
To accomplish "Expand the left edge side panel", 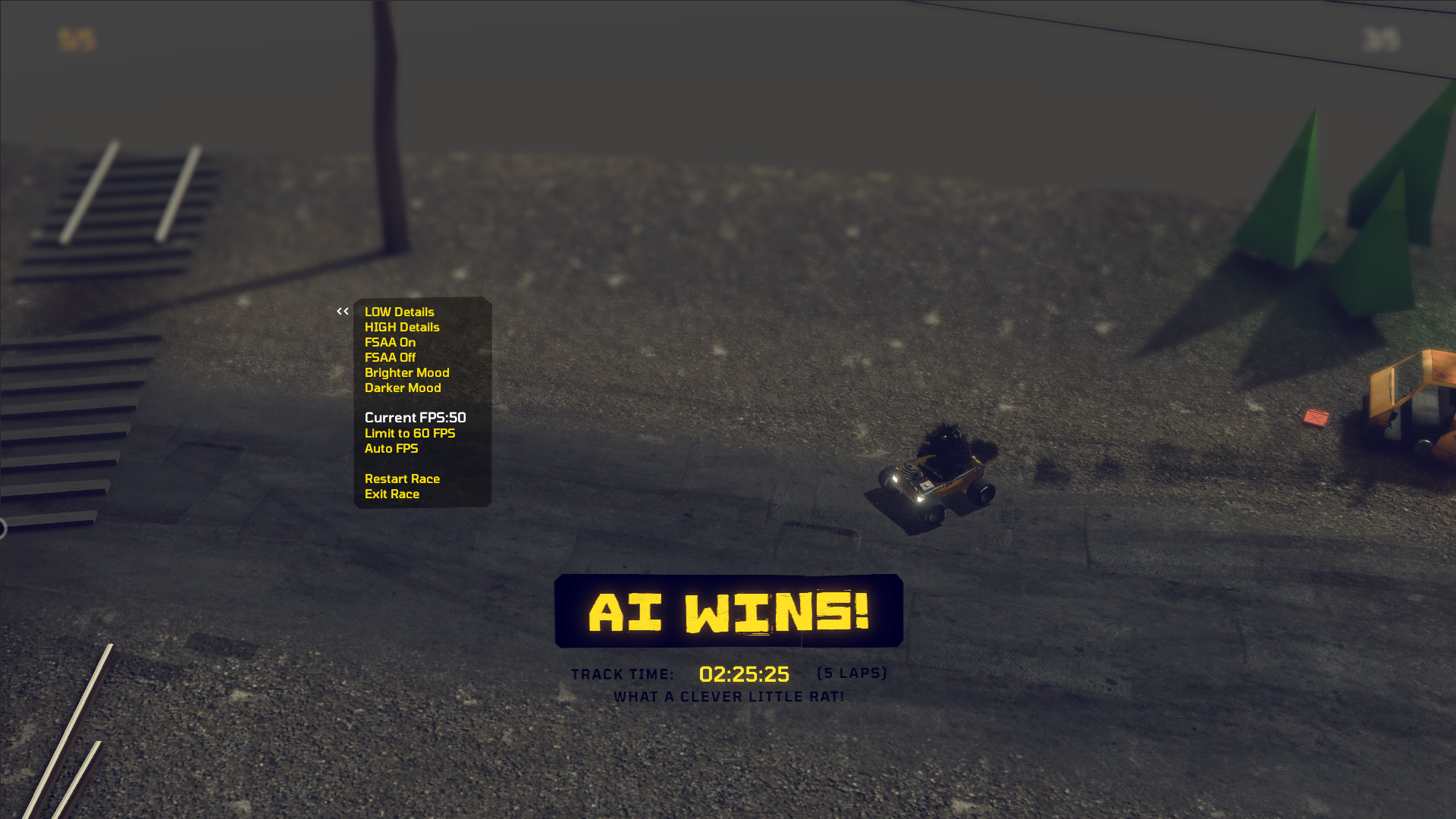I will [3, 523].
